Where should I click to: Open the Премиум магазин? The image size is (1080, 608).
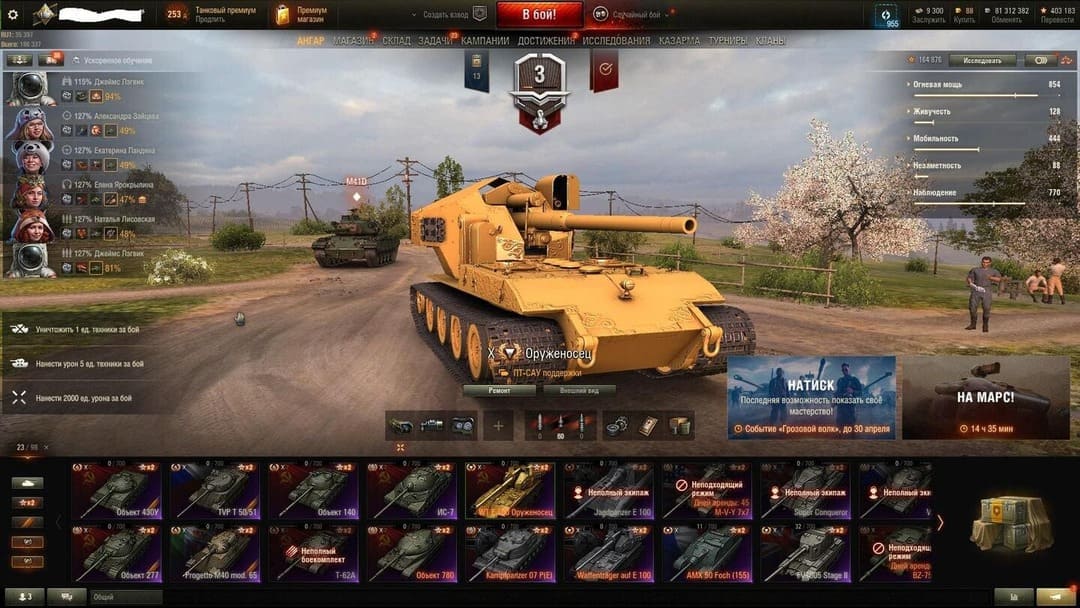coord(305,14)
